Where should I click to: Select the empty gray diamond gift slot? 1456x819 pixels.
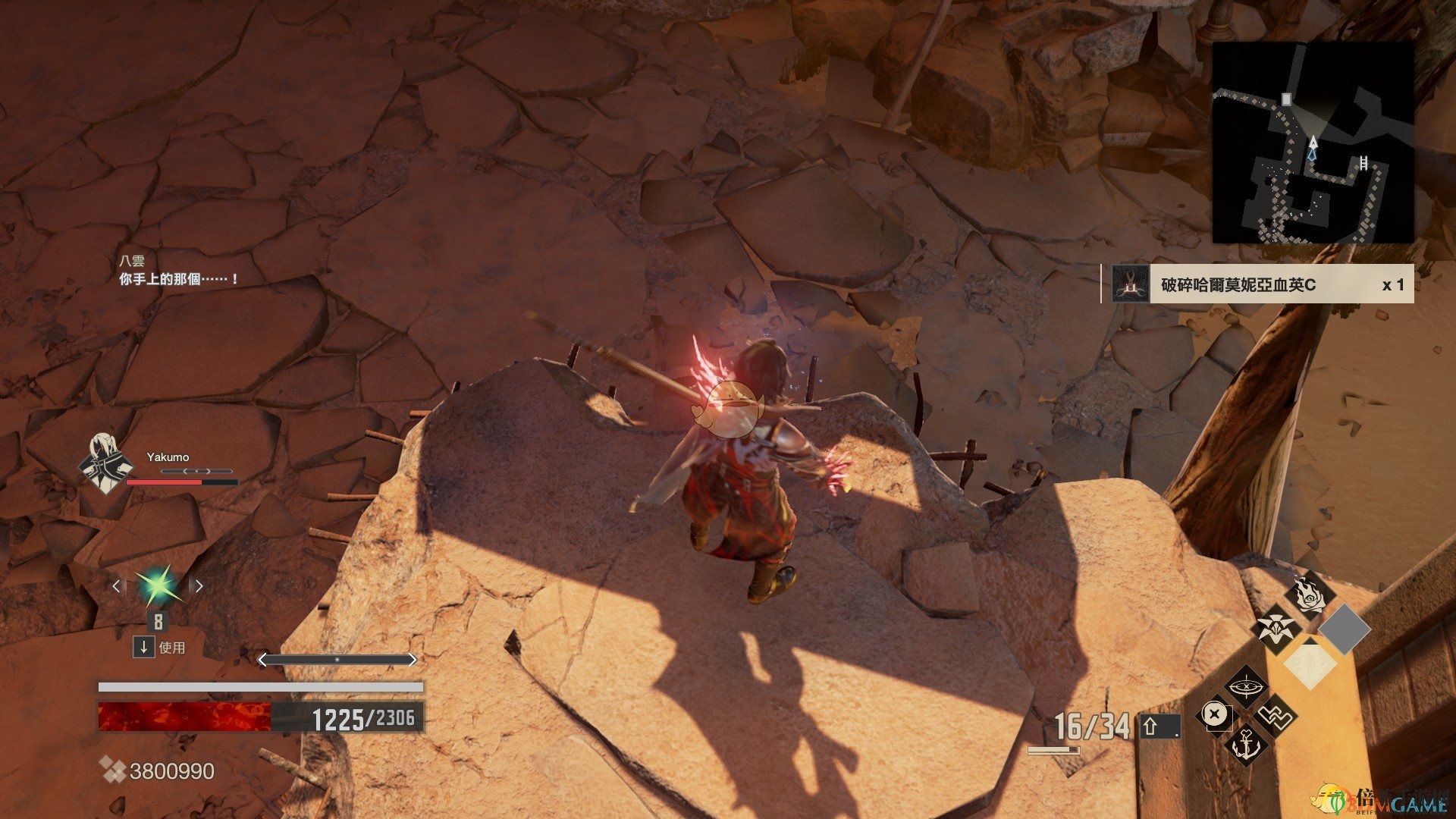click(x=1344, y=629)
